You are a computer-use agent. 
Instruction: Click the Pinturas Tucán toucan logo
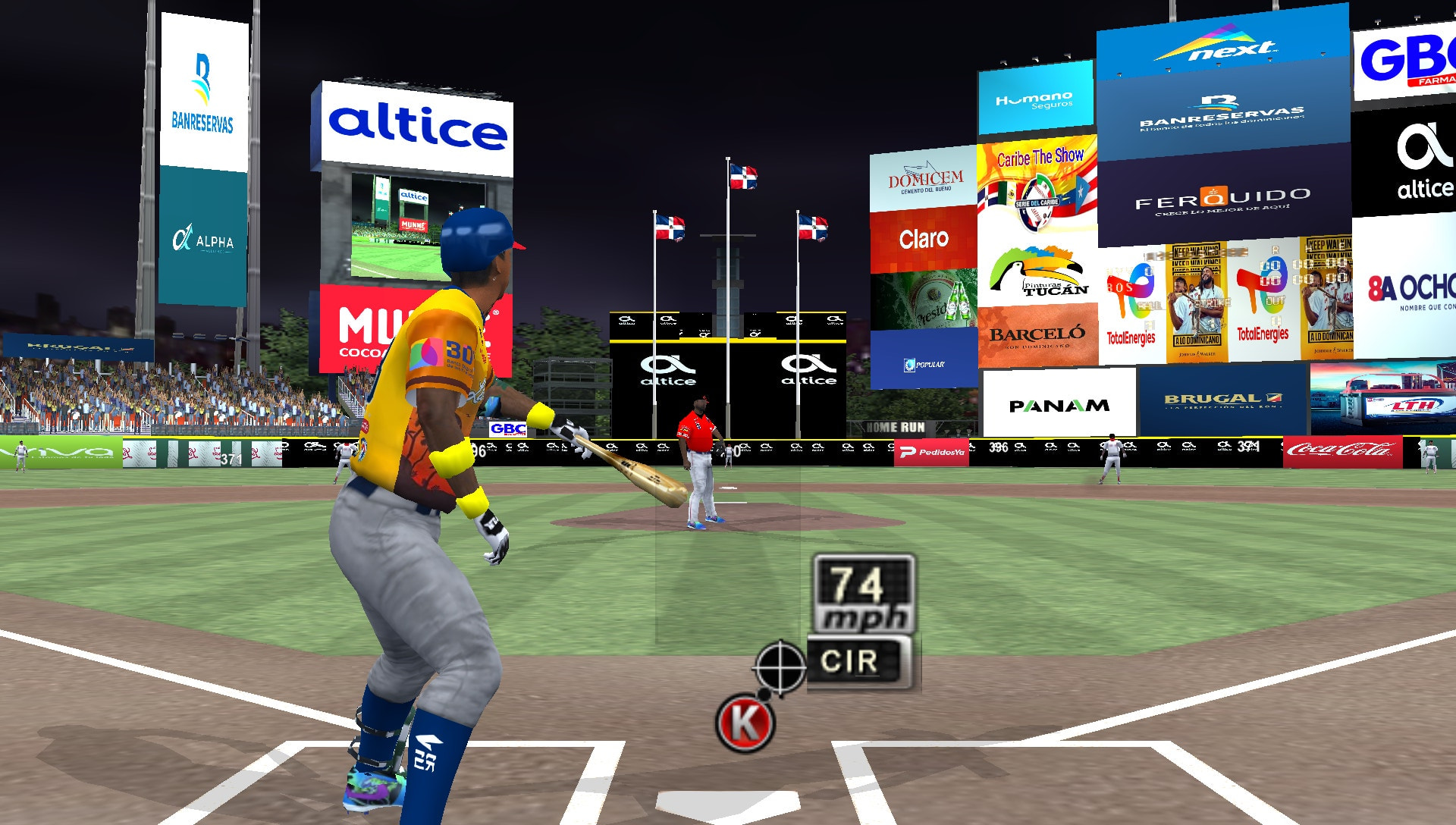1037,271
